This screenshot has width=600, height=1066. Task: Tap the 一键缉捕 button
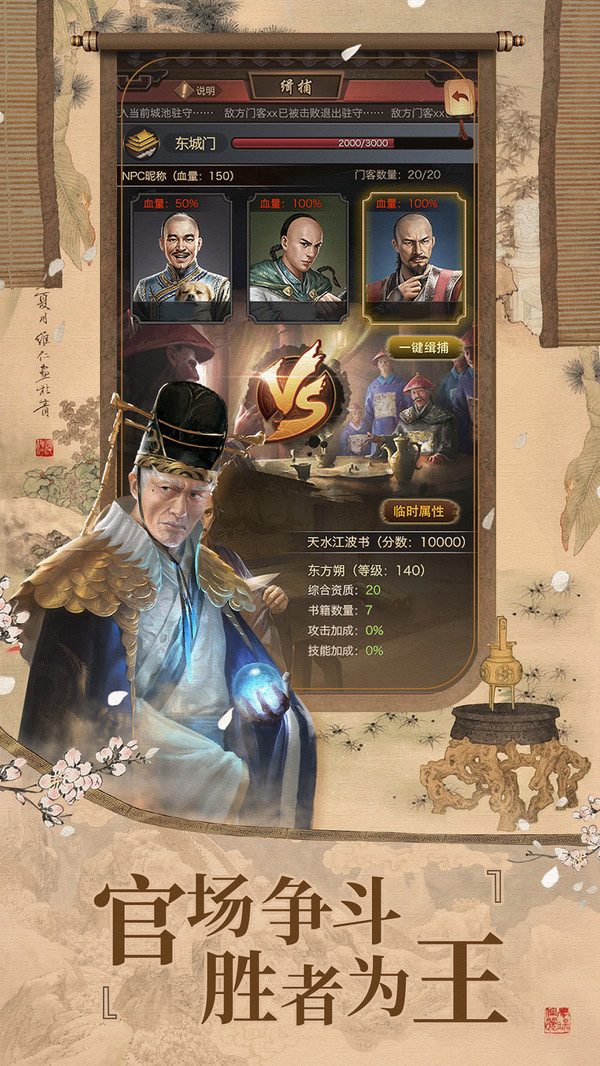424,349
